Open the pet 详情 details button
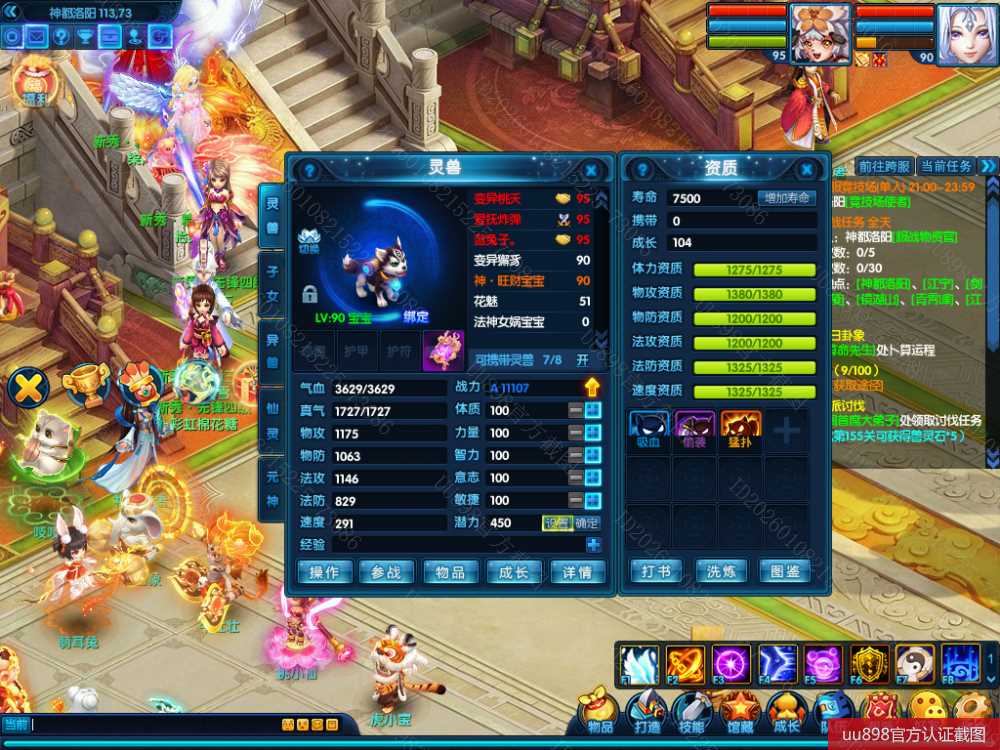This screenshot has height=750, width=1000. coord(577,571)
